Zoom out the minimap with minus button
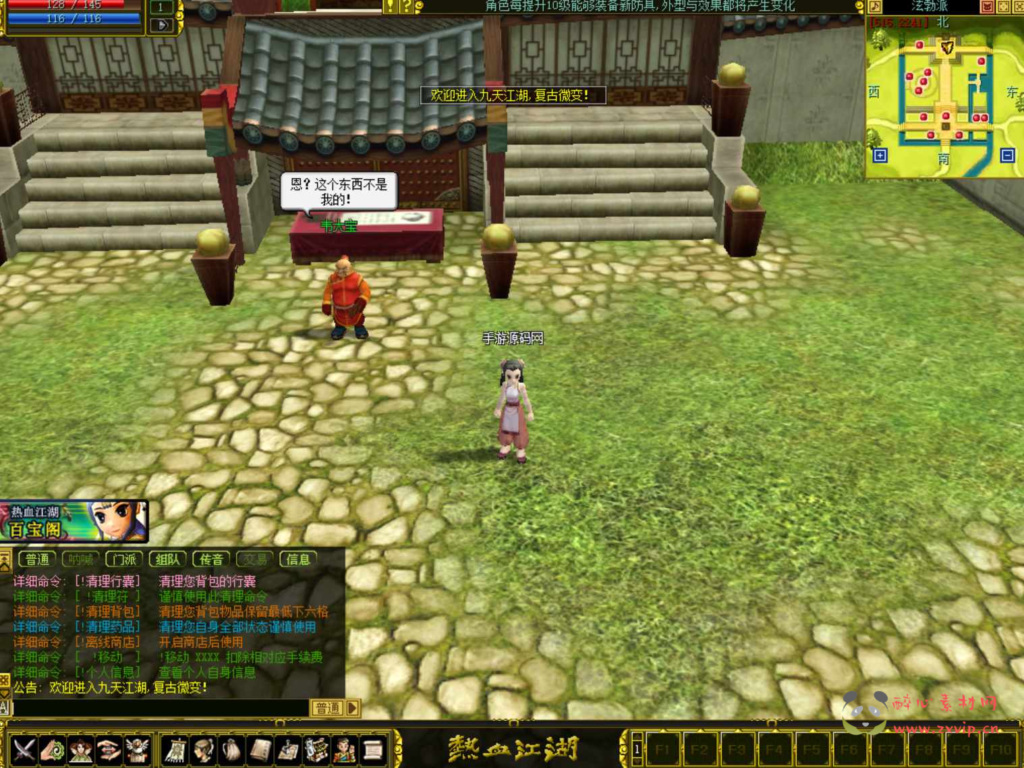This screenshot has width=1024, height=768. pyautogui.click(x=1007, y=155)
